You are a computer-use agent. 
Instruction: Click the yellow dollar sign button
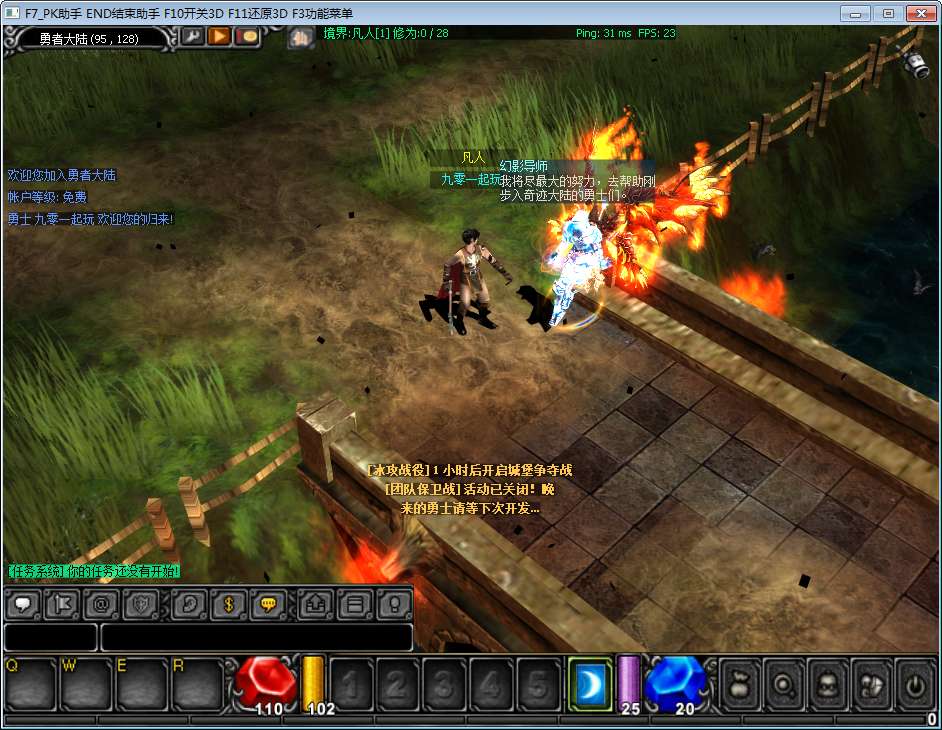(x=229, y=604)
